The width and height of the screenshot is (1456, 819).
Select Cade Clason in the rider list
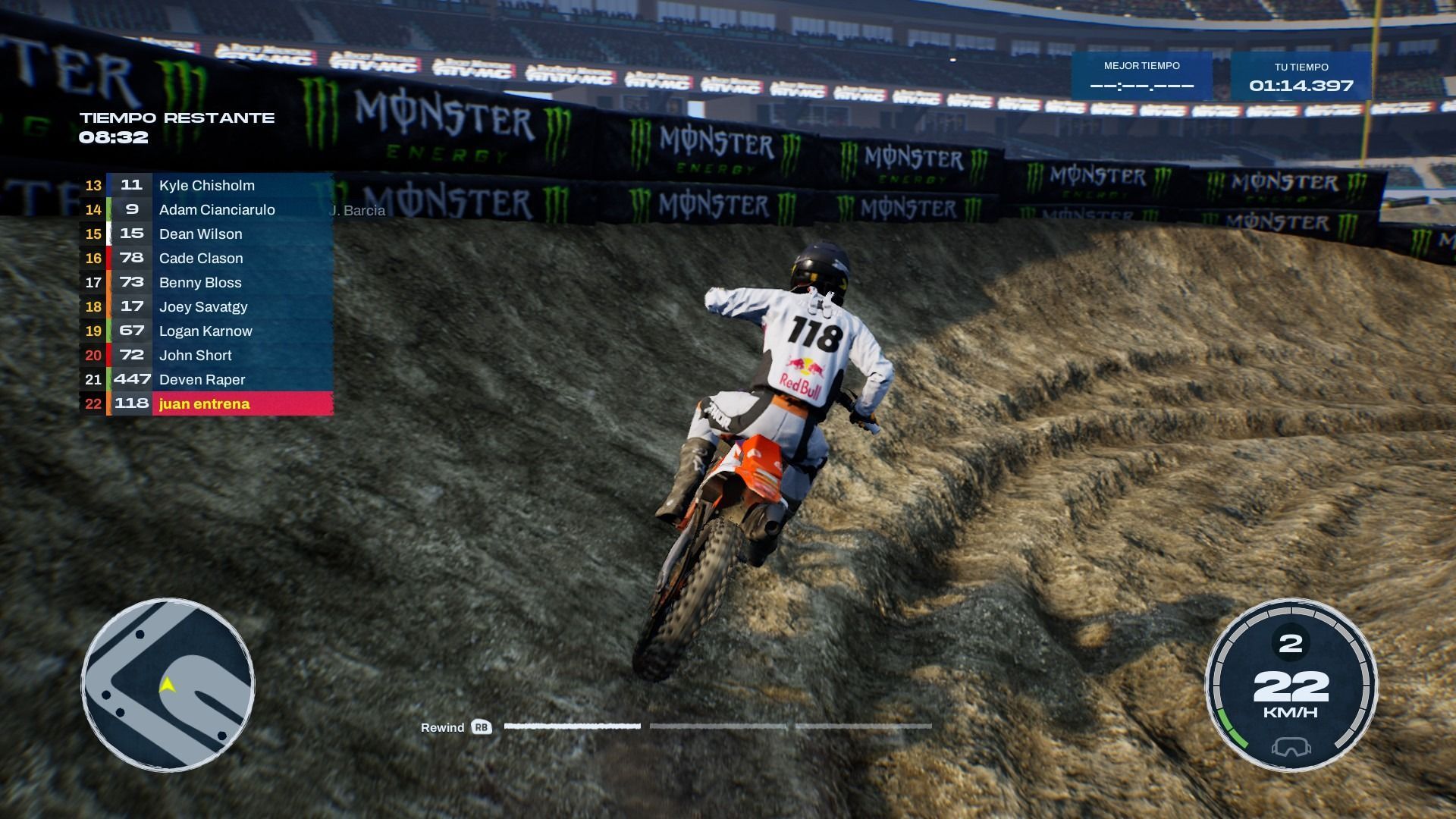[201, 259]
